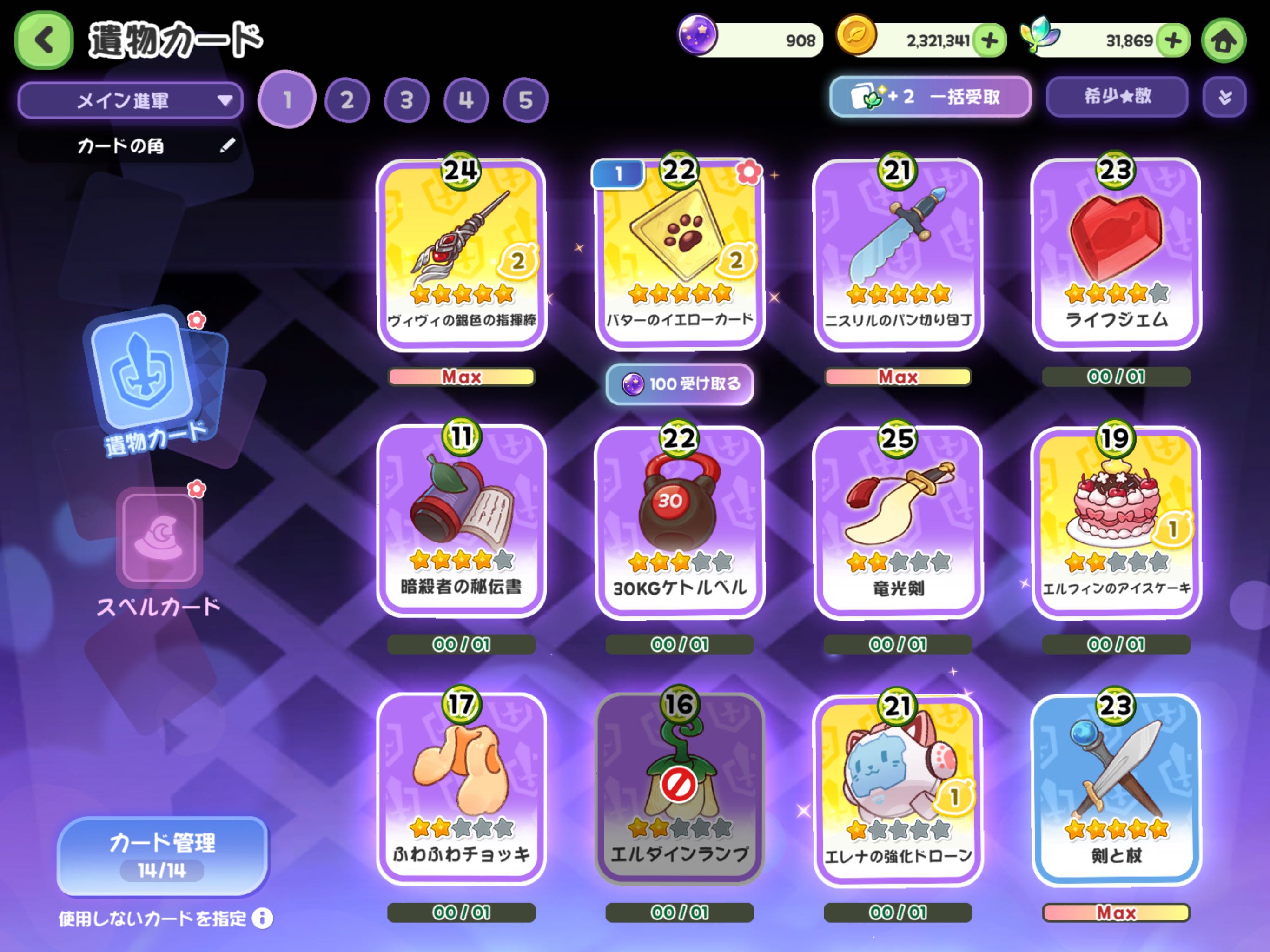Edit the カードの角 deck name
Image resolution: width=1270 pixels, height=952 pixels.
point(227,145)
